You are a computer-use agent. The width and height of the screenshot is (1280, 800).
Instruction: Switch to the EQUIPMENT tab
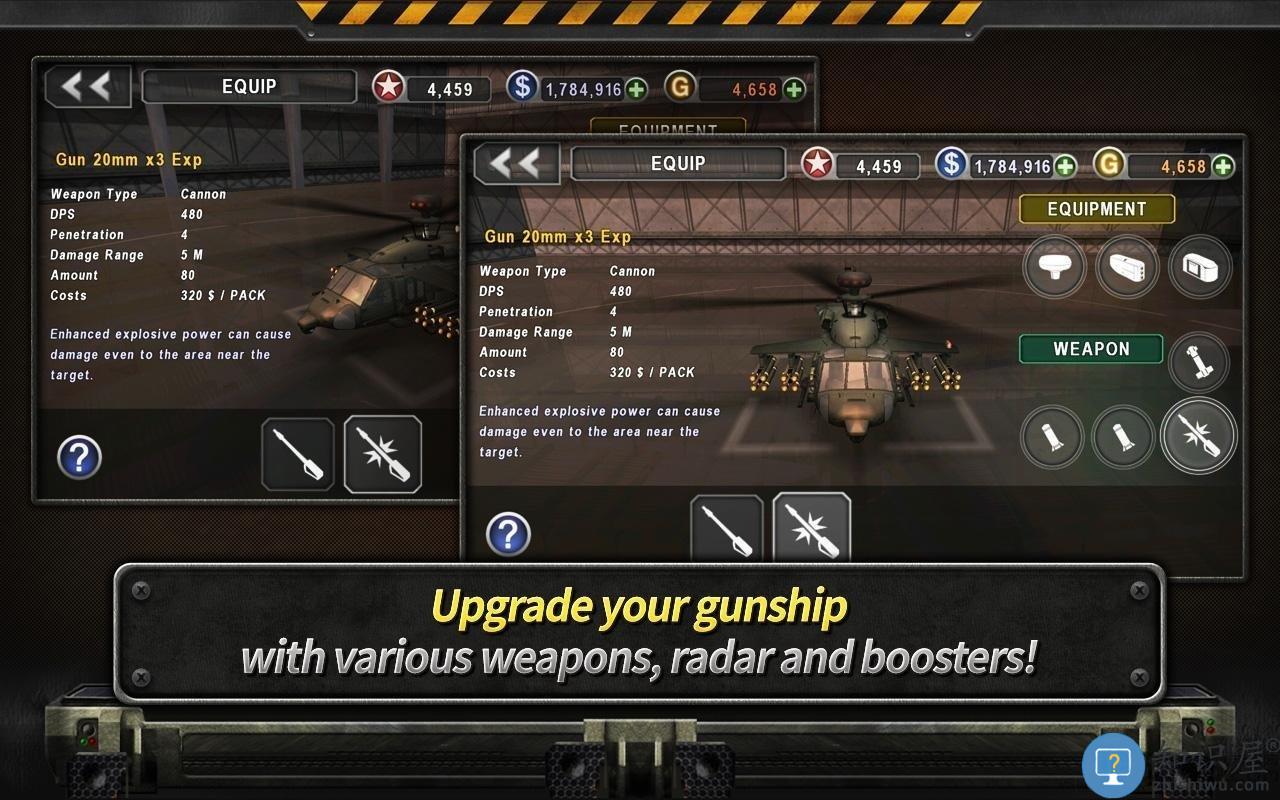click(1096, 209)
